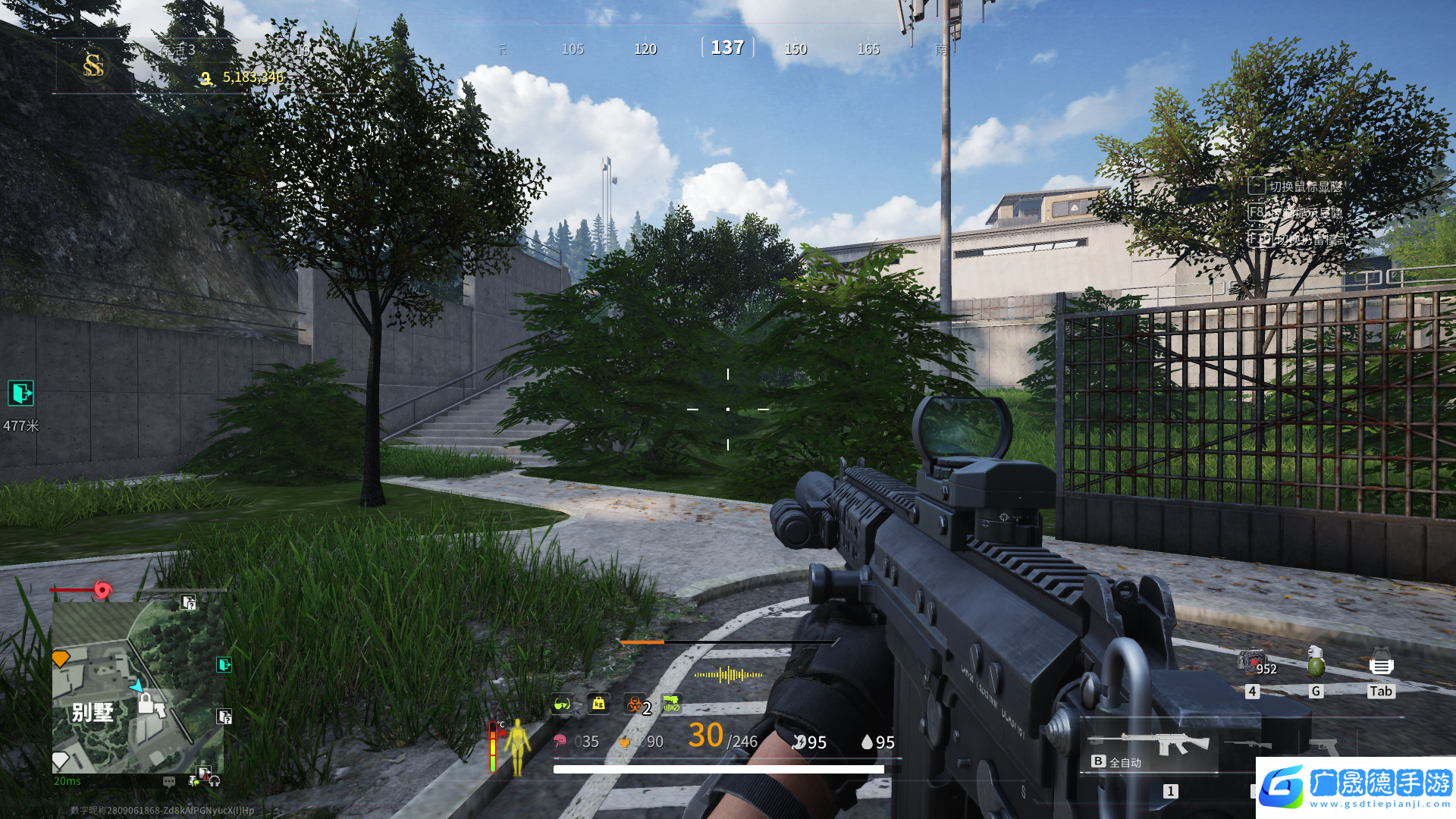Image resolution: width=1456 pixels, height=819 pixels.
Task: Click the 广晟德手游 watermark logo
Action: click(1356, 786)
